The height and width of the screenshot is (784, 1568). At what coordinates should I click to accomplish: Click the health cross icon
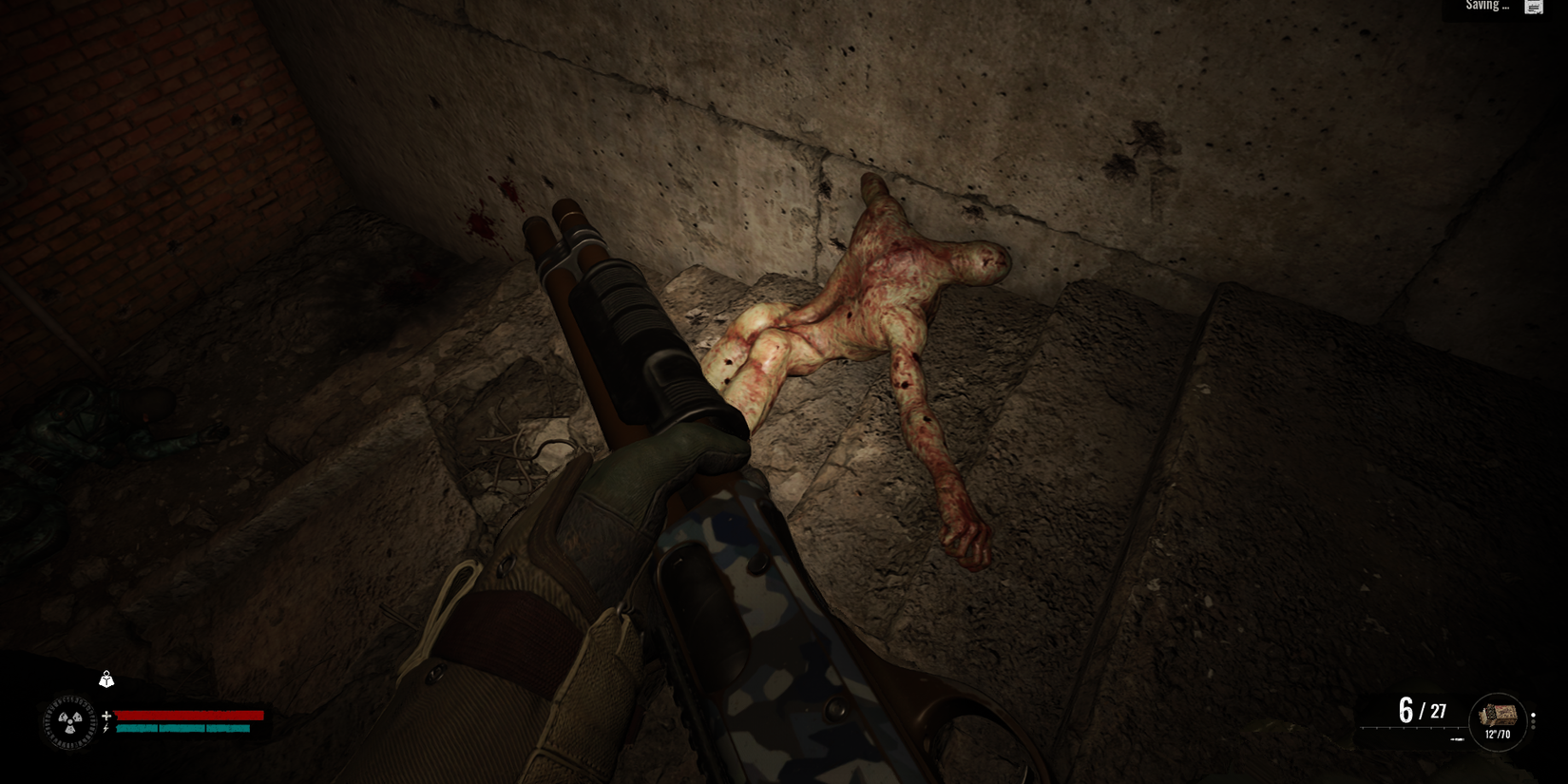[106, 716]
